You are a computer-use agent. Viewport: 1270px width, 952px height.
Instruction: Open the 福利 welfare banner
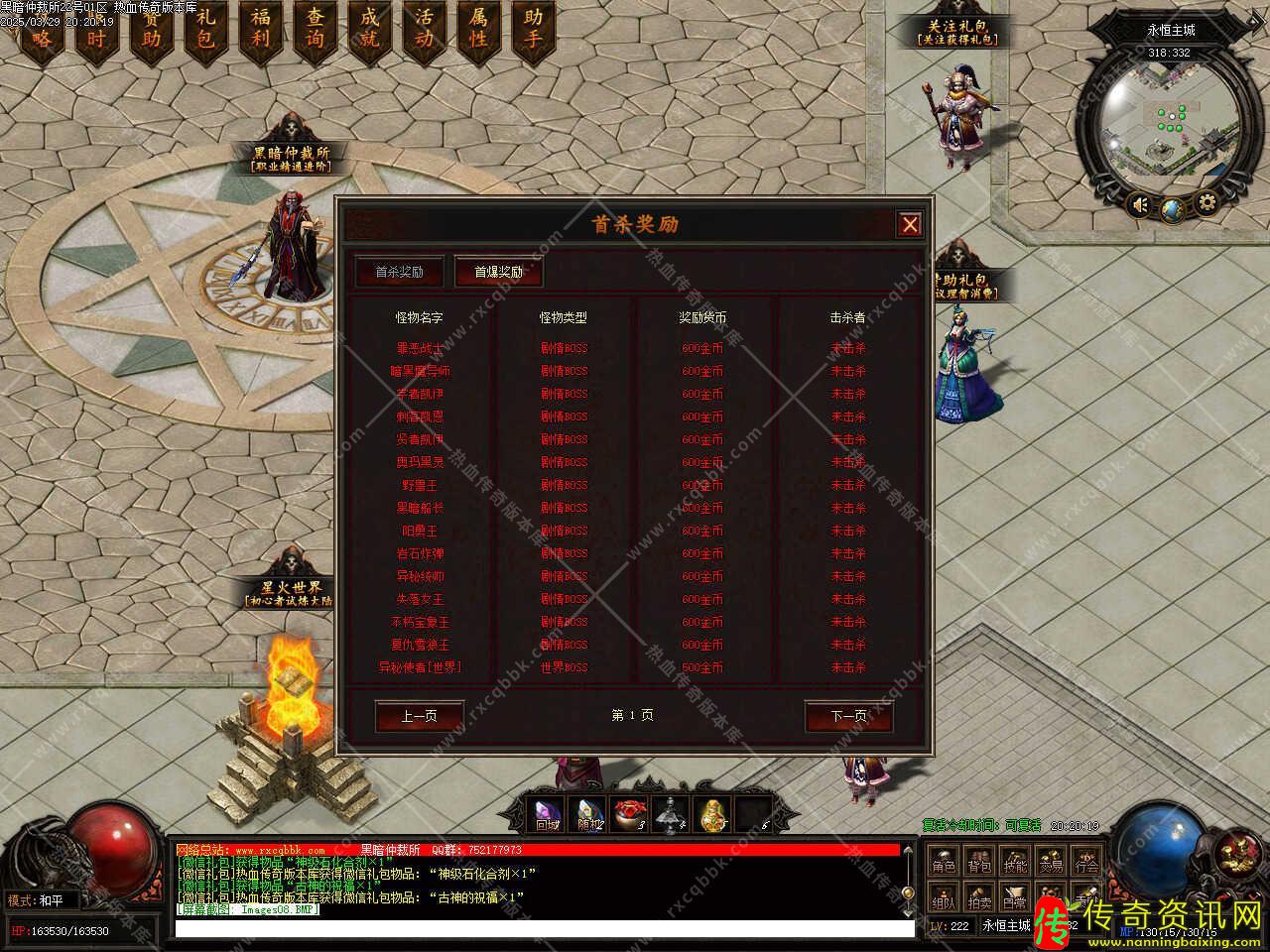pos(260,30)
